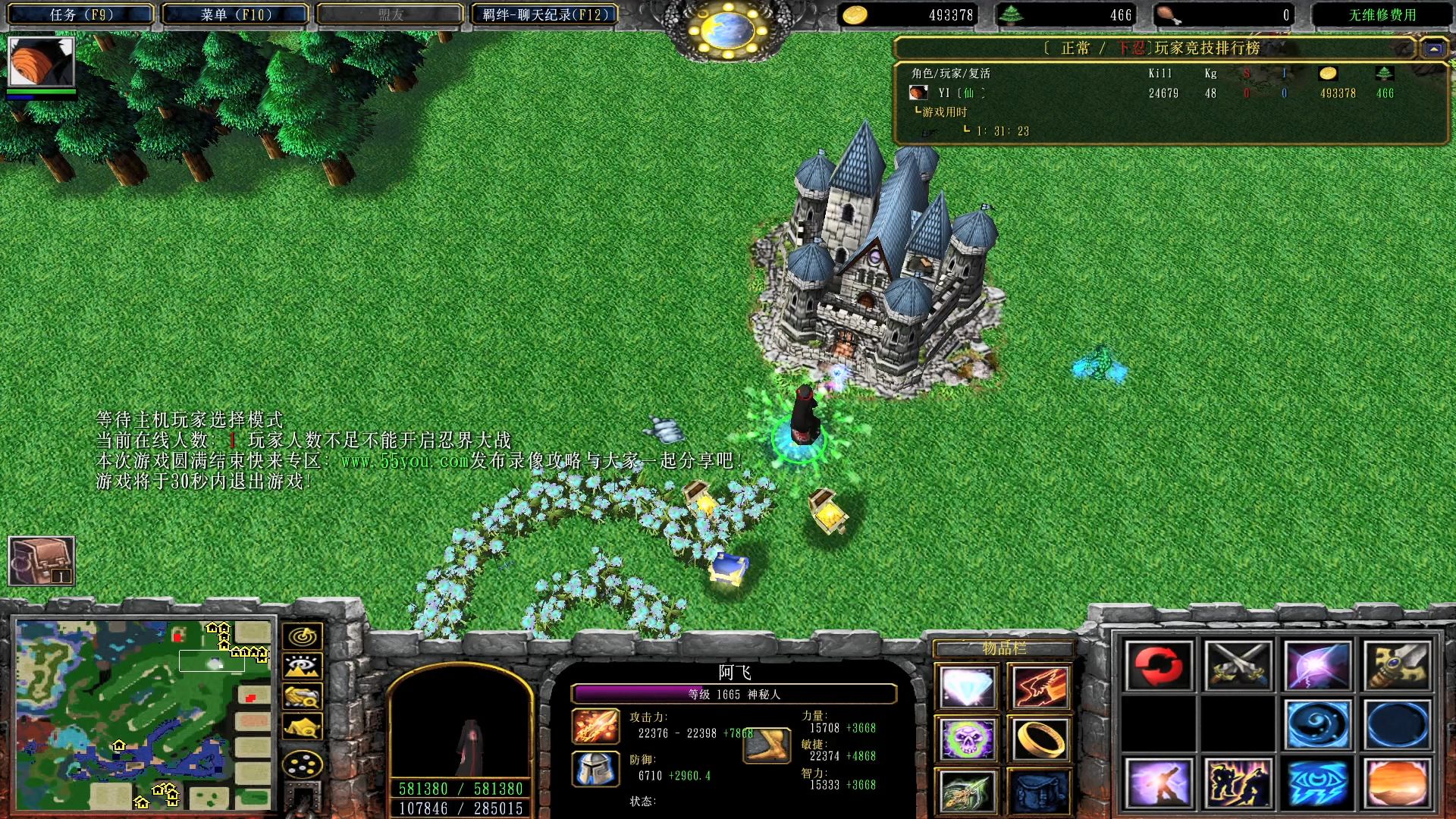Select the hero portrait at top left
The height and width of the screenshot is (819, 1456).
[41, 61]
